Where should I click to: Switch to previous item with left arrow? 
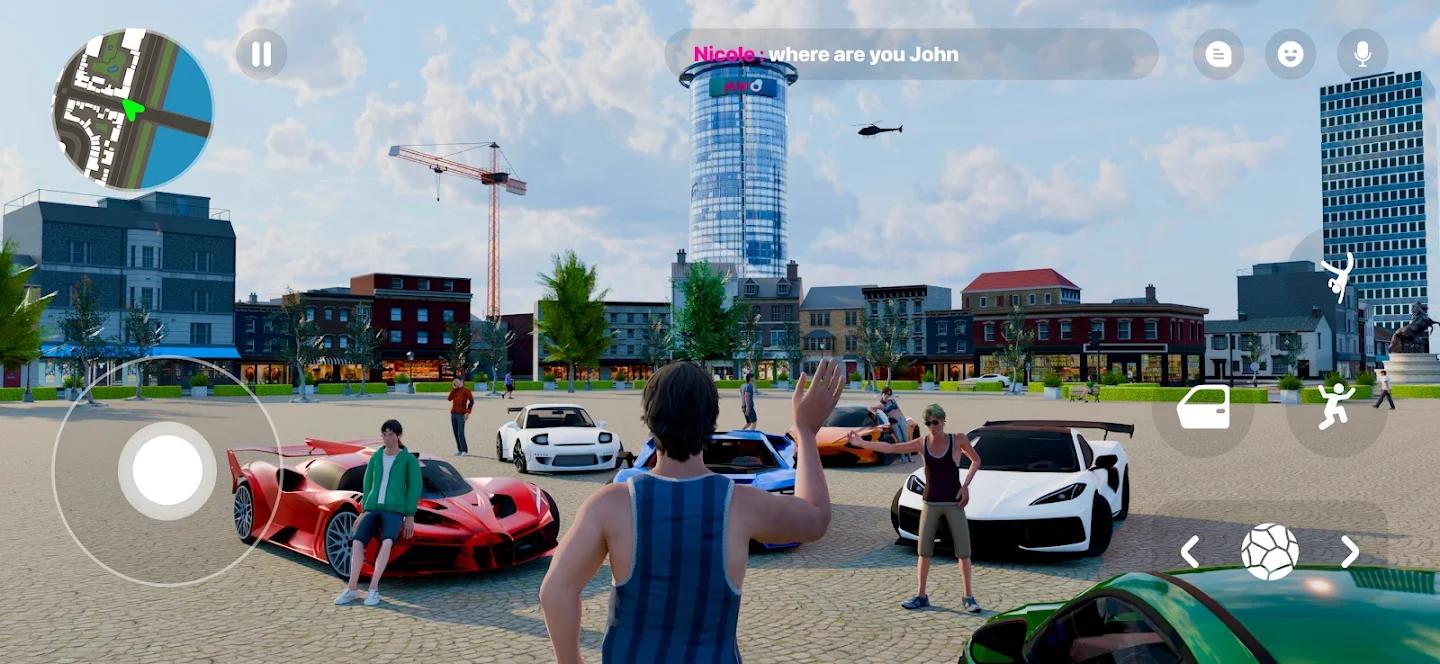(1190, 551)
